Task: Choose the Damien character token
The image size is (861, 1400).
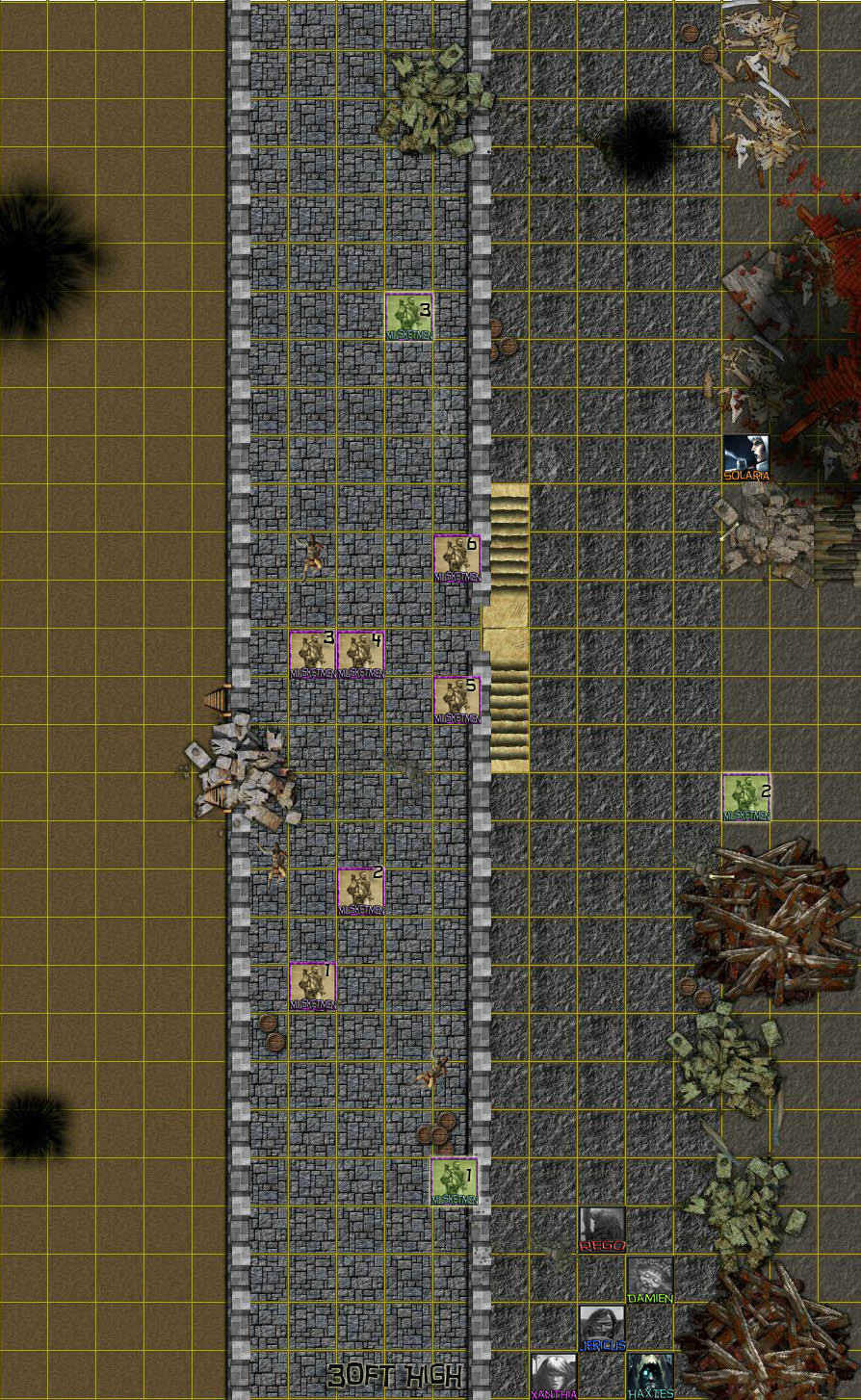Action: click(x=650, y=1279)
